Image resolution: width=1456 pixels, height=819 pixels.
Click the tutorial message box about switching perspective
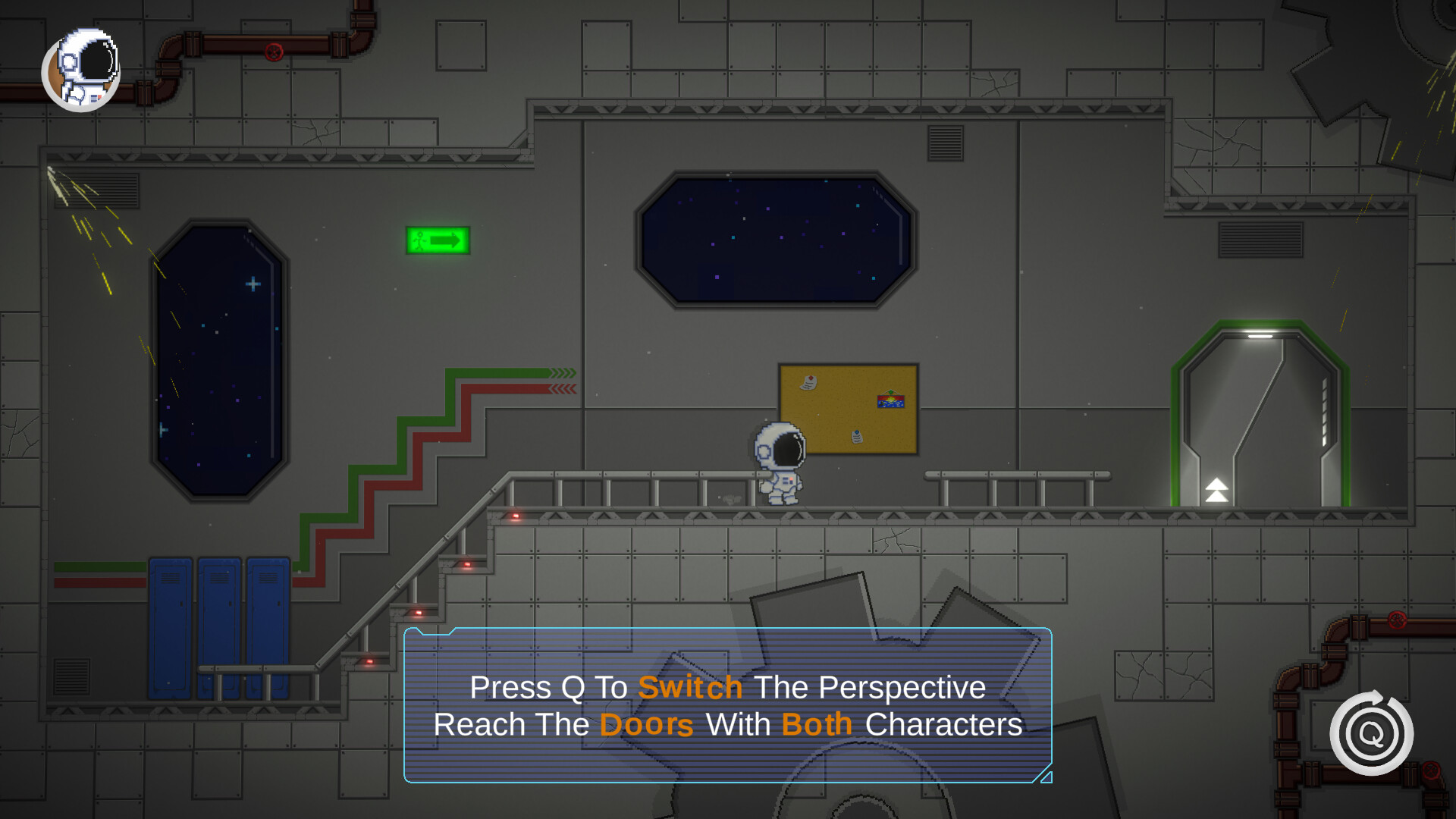[728, 707]
